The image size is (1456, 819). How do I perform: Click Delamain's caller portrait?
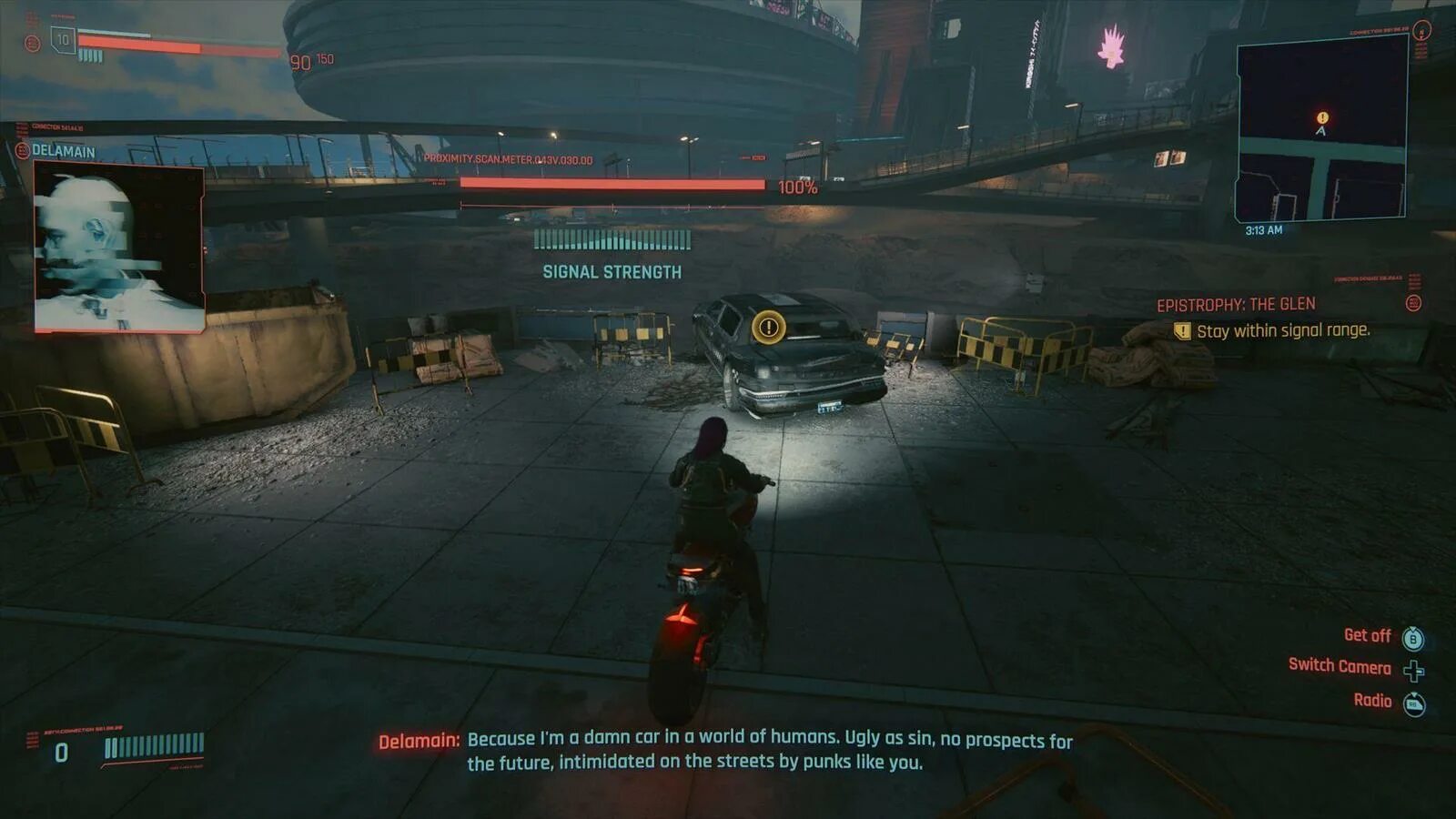pyautogui.click(x=118, y=248)
